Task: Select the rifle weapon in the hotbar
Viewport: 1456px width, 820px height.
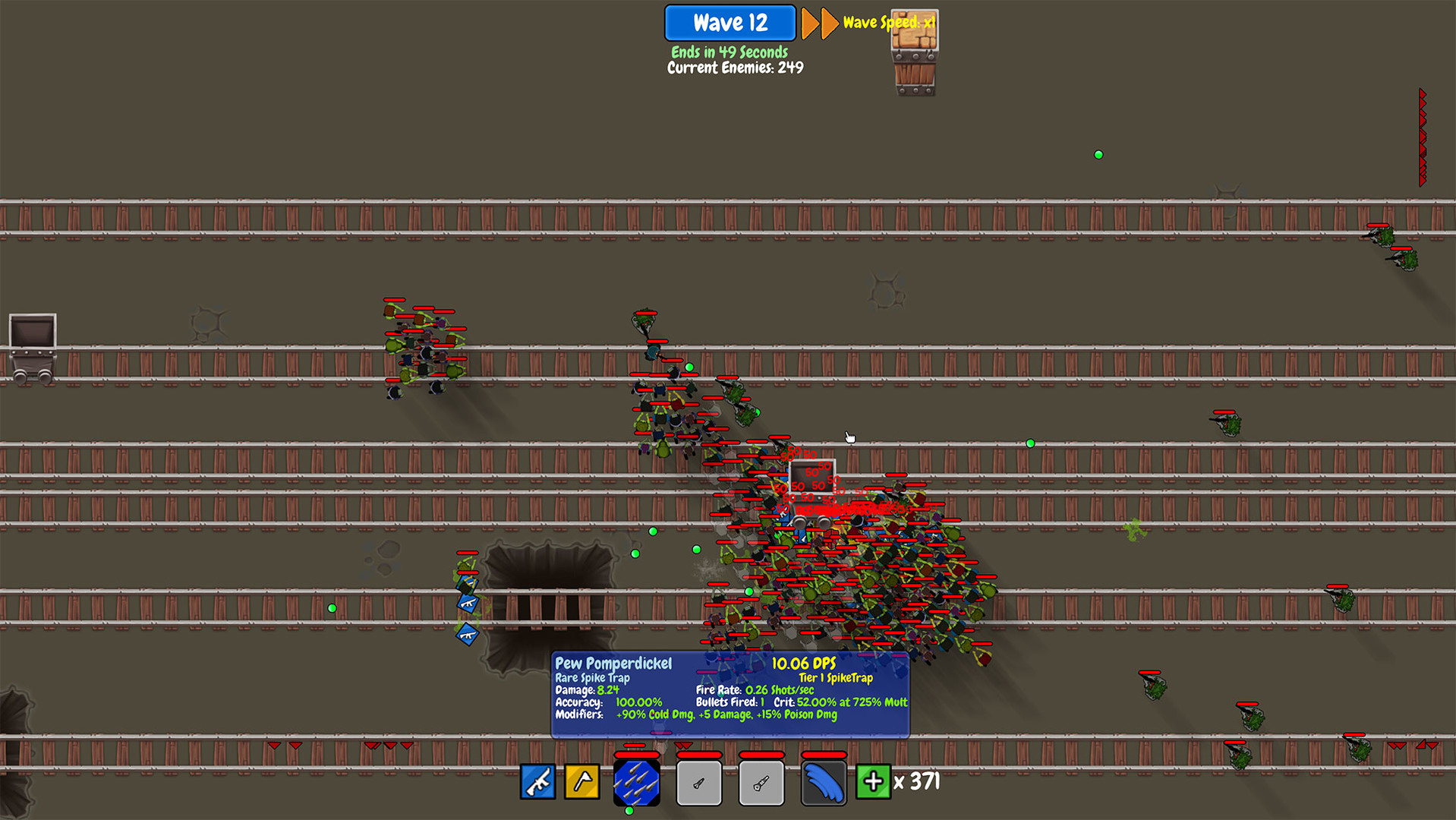Action: pyautogui.click(x=537, y=783)
